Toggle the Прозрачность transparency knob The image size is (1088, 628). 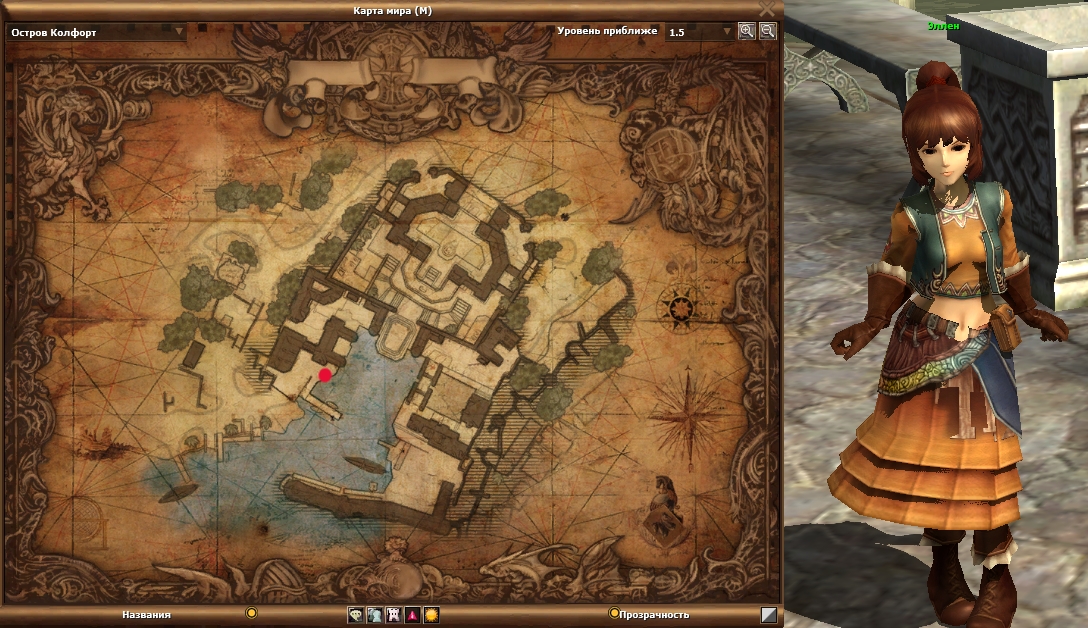point(613,613)
